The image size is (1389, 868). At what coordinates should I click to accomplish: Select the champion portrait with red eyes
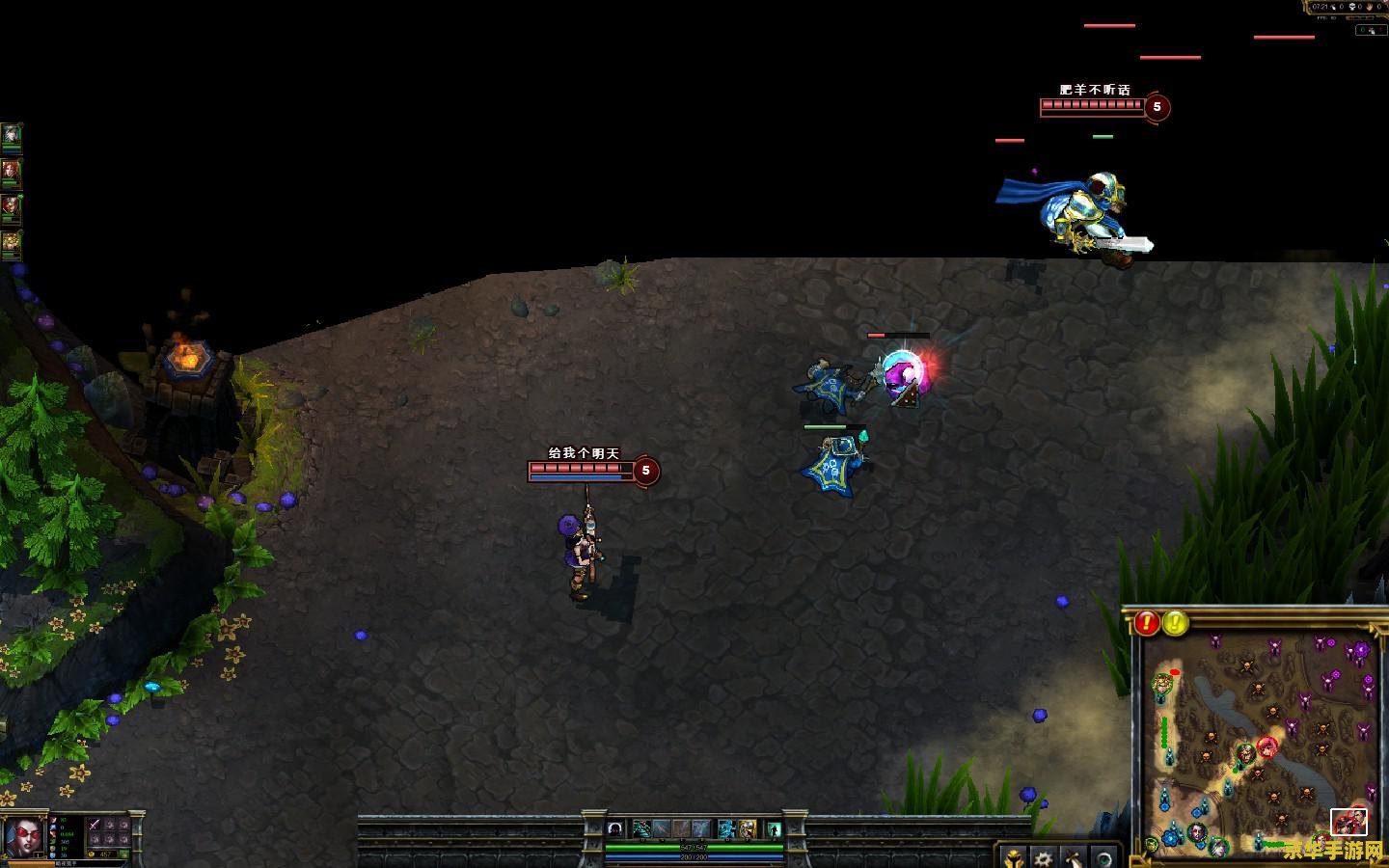pyautogui.click(x=24, y=836)
